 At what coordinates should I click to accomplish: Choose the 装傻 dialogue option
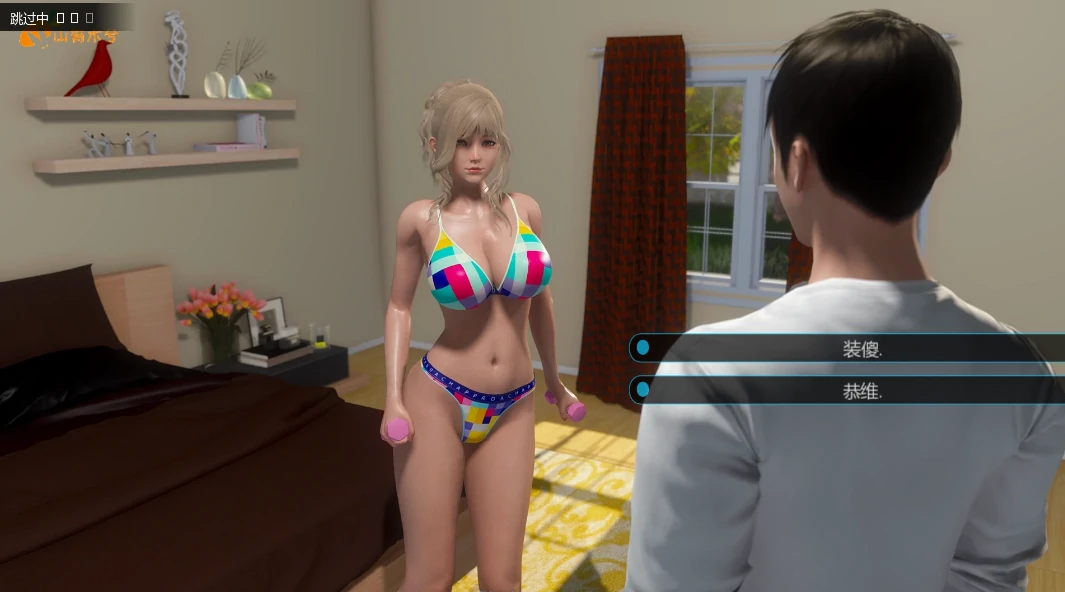tap(861, 348)
